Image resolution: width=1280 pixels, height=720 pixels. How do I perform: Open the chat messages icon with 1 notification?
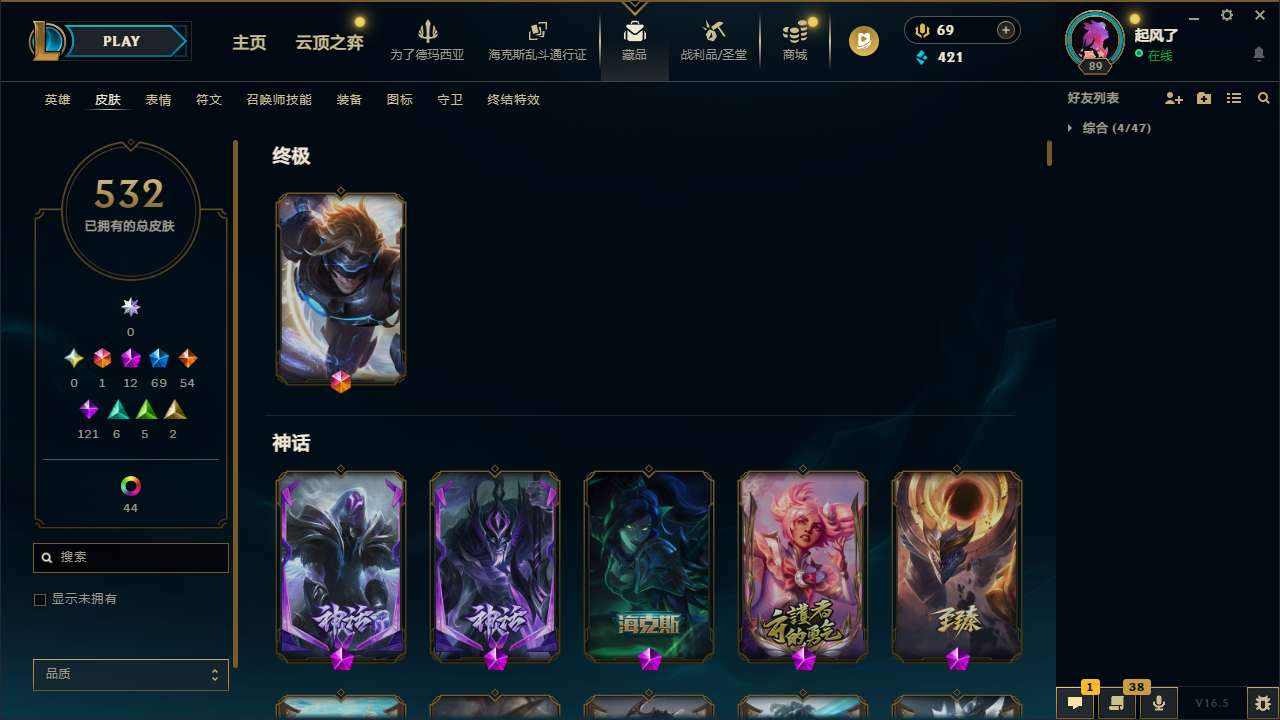(x=1074, y=703)
